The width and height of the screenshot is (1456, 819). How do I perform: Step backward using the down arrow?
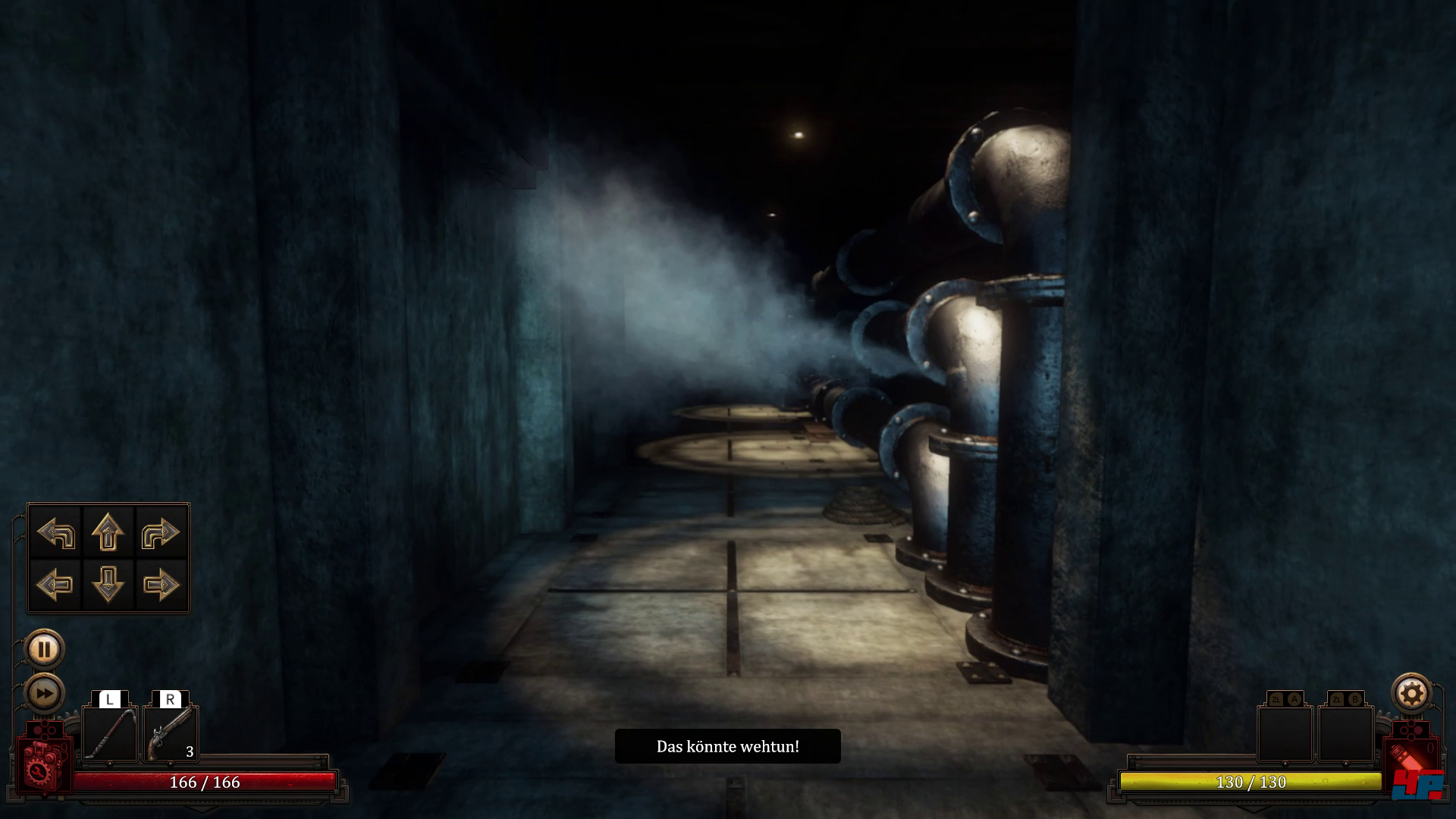(108, 584)
